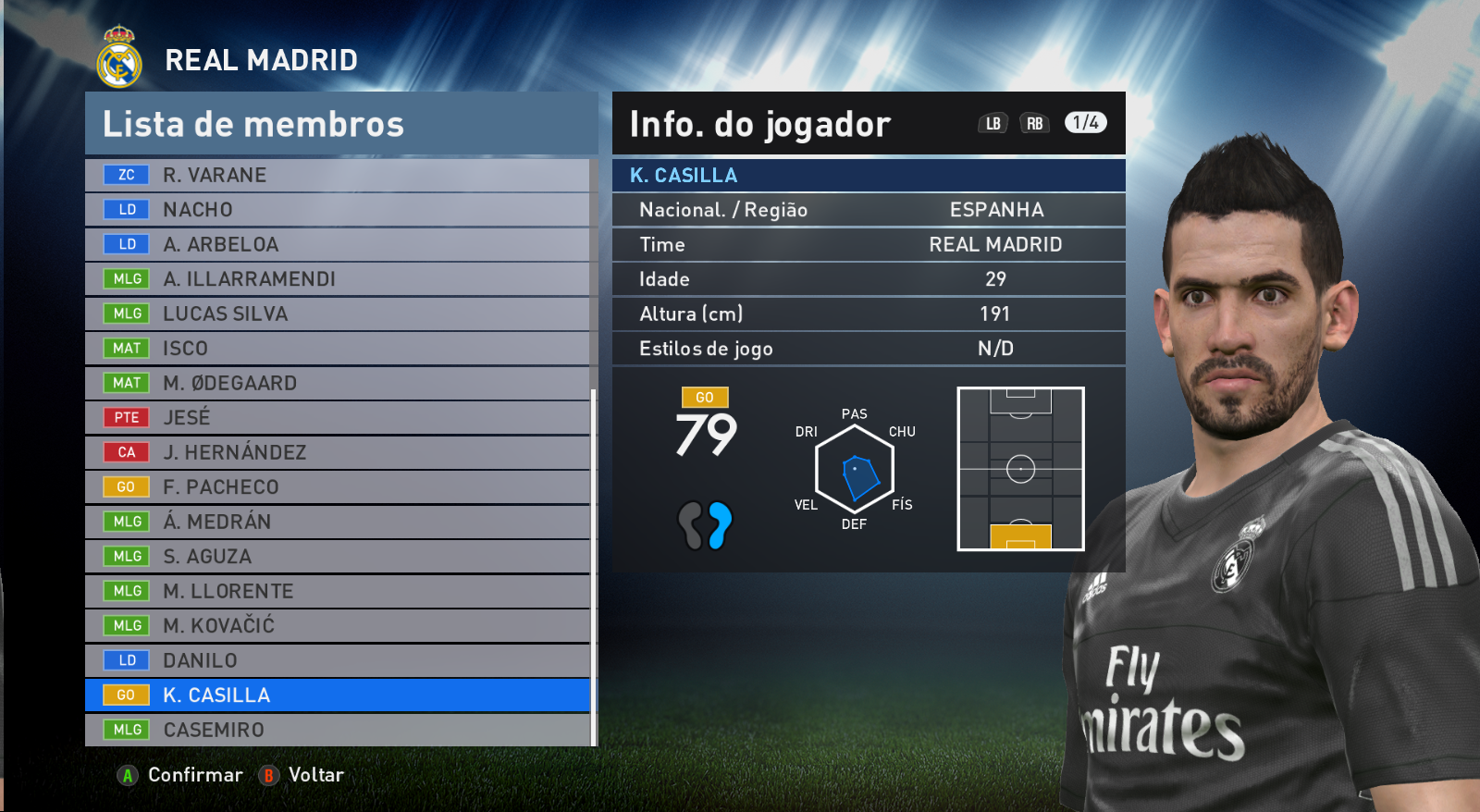
Task: Select Casemiro from the squad list
Action: 338,730
